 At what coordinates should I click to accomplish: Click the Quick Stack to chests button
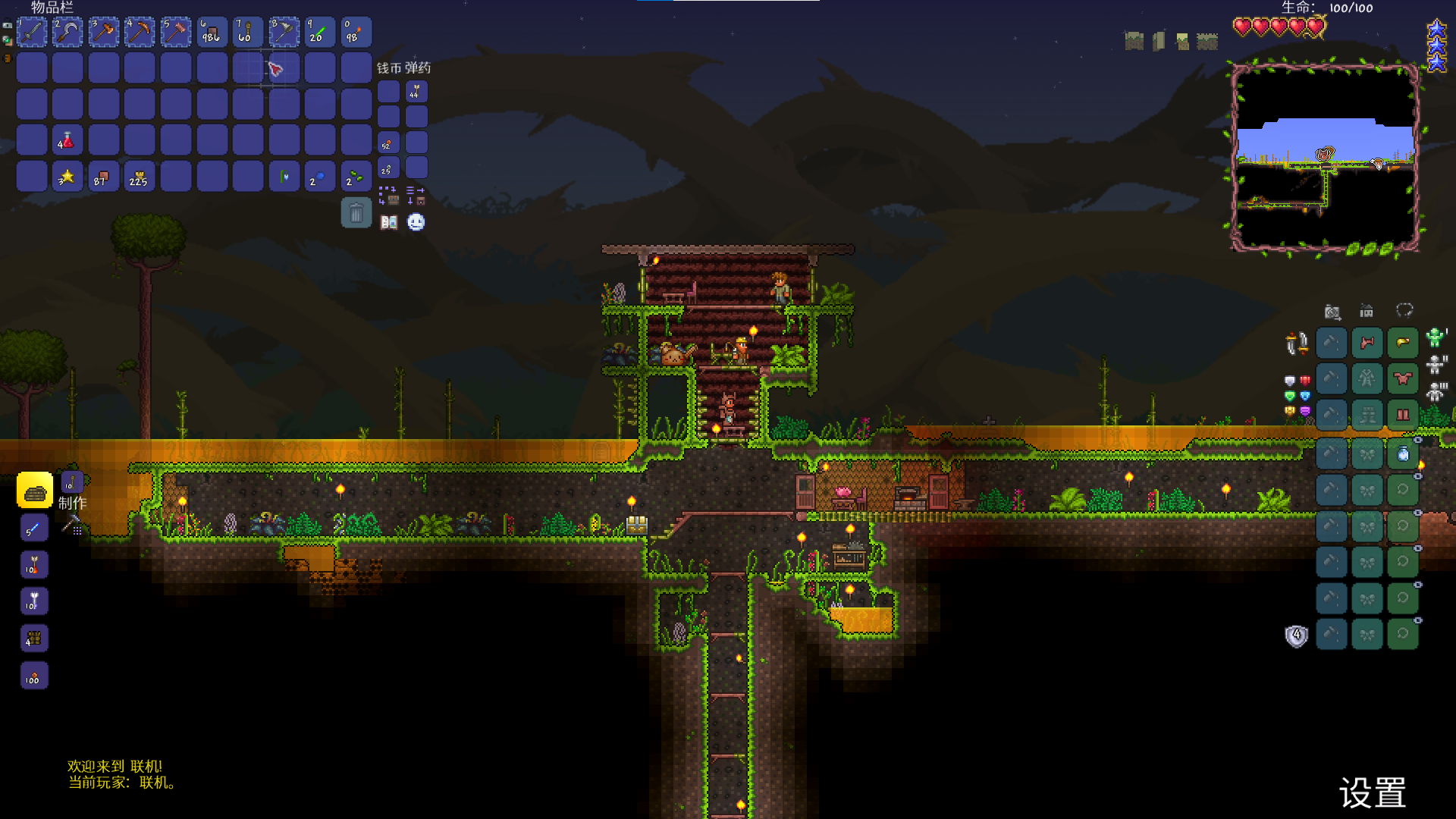tap(388, 196)
